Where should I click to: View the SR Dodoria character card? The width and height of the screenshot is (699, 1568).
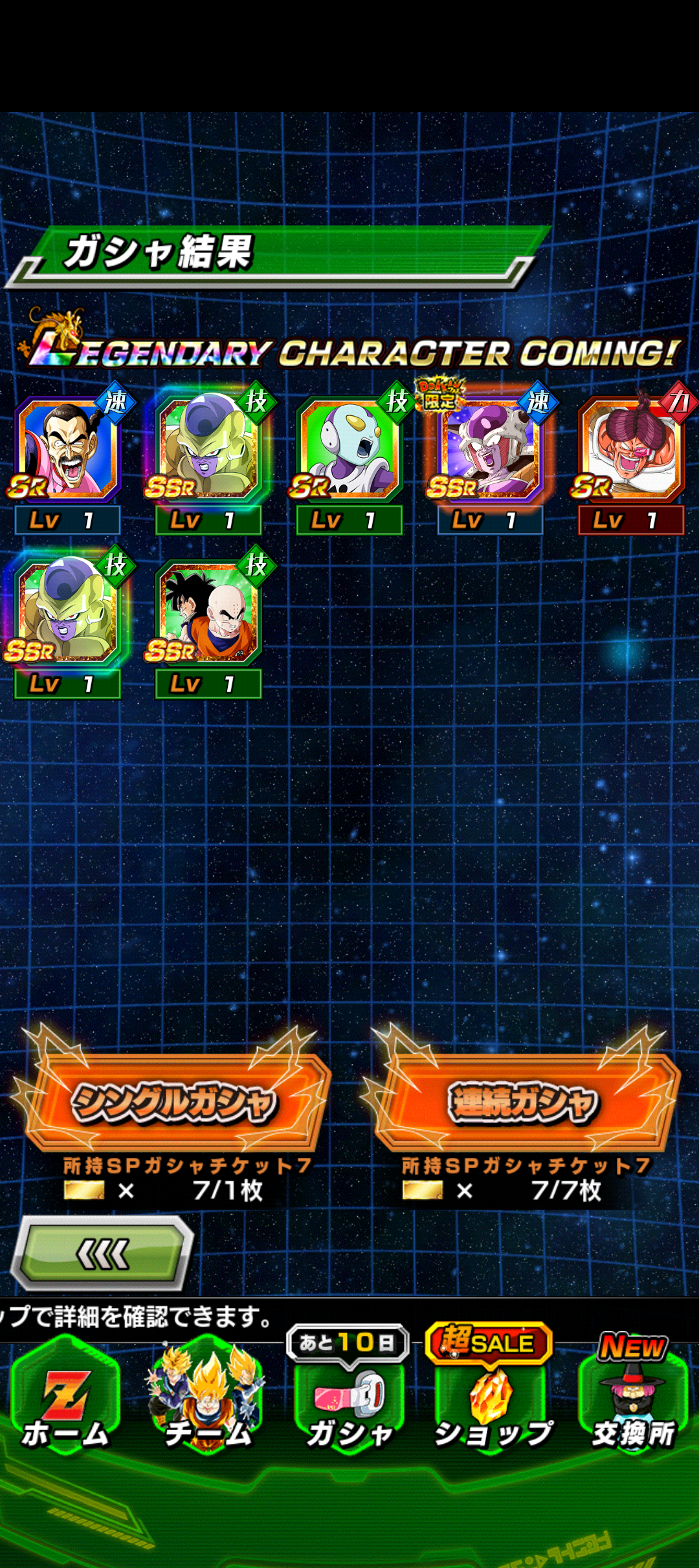(630, 451)
